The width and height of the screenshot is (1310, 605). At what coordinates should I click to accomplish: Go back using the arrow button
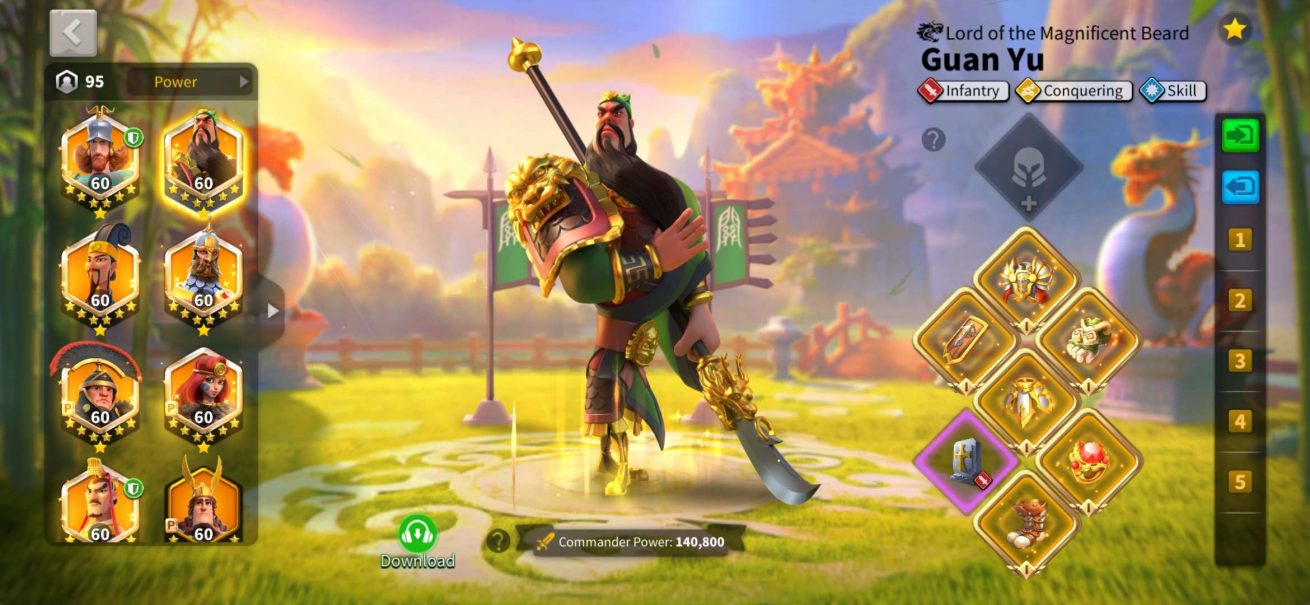pyautogui.click(x=72, y=33)
